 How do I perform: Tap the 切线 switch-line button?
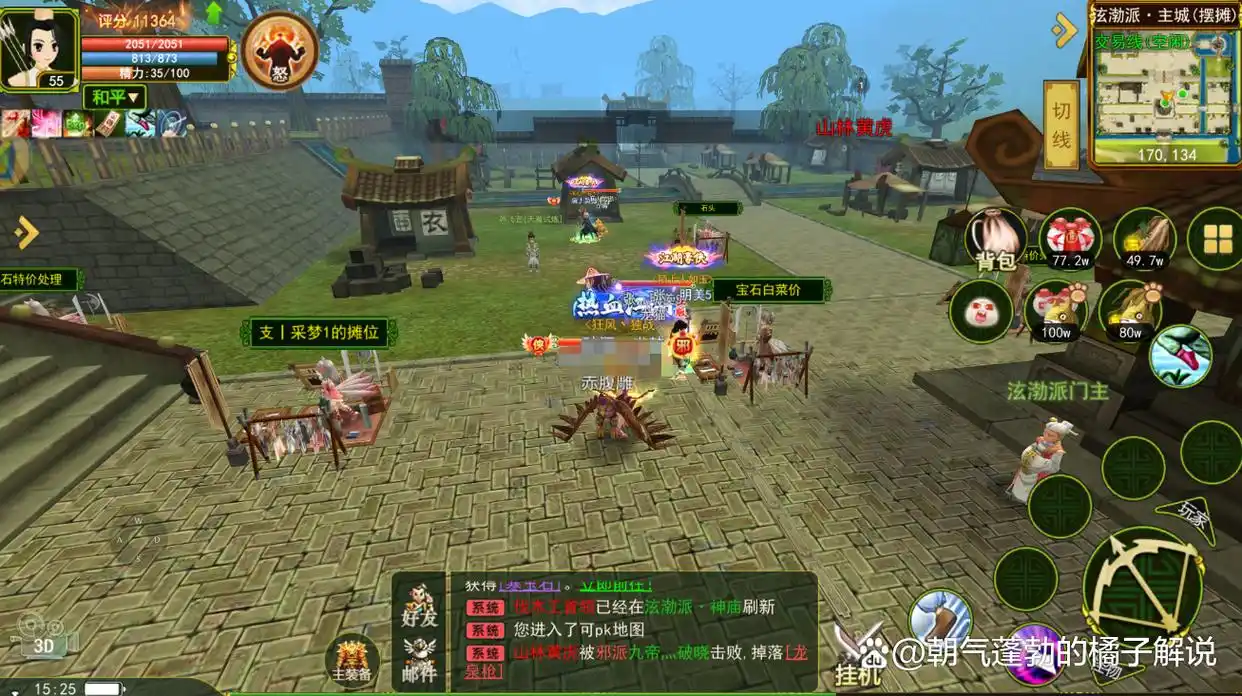(1061, 125)
